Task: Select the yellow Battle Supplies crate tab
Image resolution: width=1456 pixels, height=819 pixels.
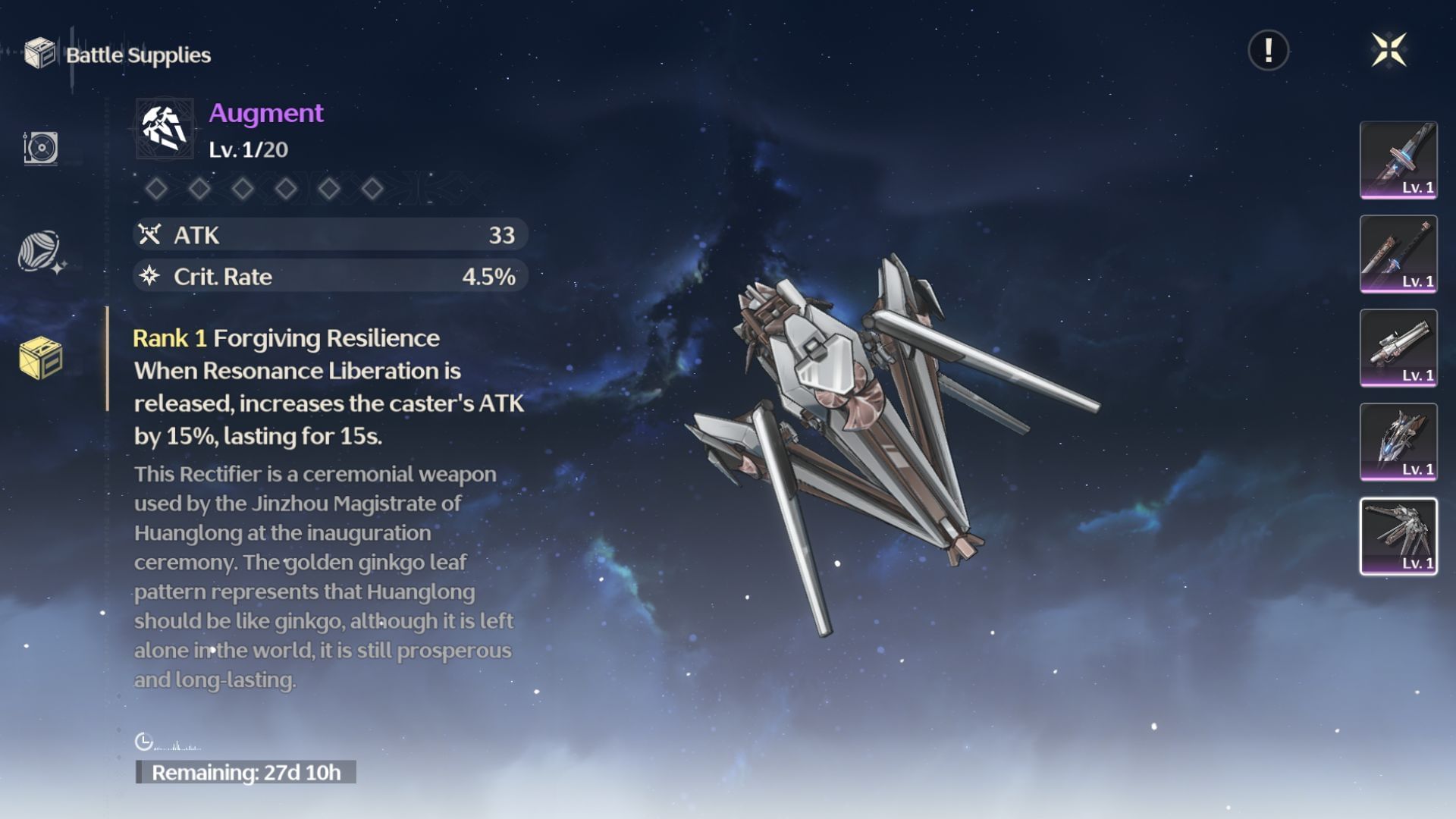Action: coord(41,358)
